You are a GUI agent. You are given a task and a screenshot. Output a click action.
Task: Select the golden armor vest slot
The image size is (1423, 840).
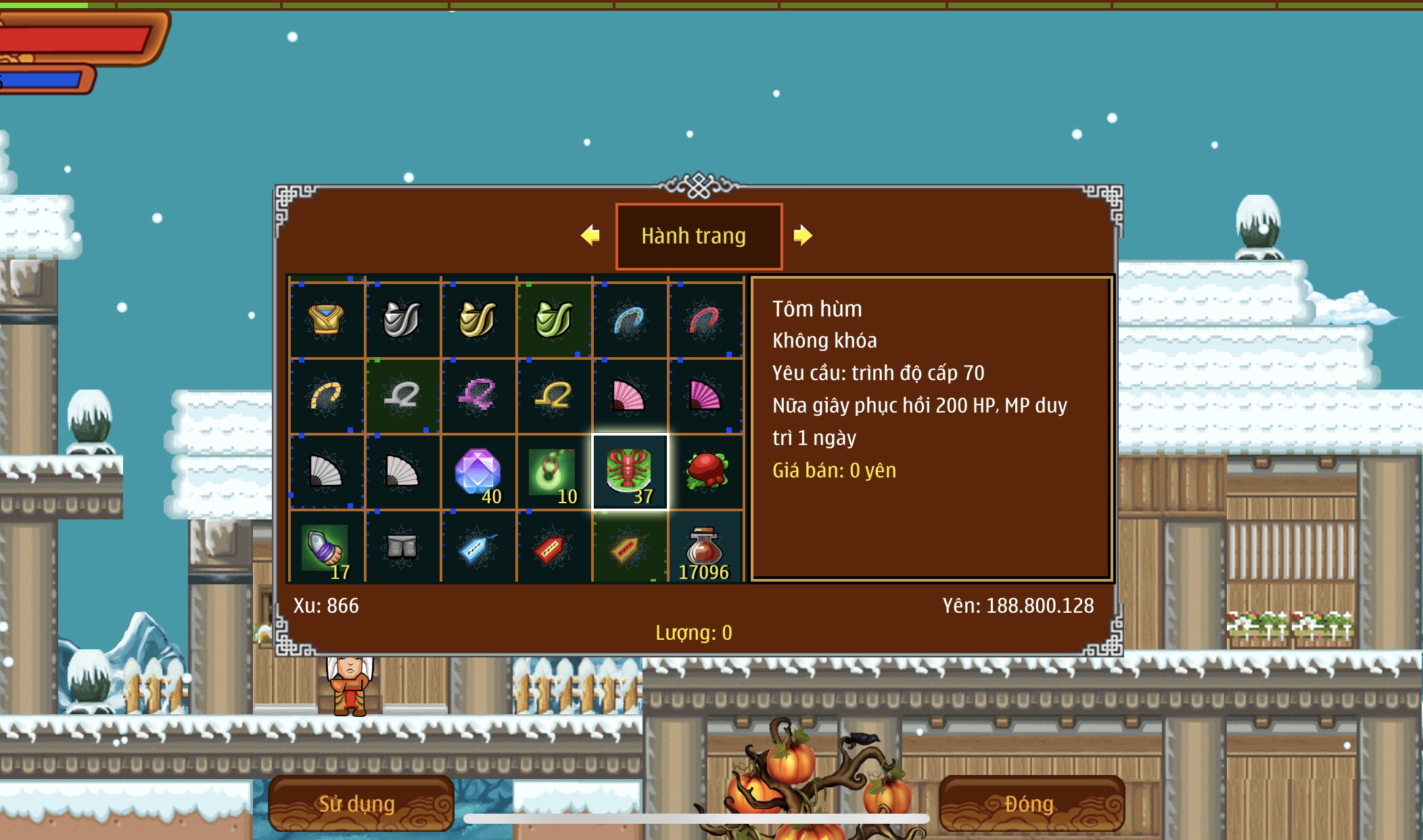[327, 319]
